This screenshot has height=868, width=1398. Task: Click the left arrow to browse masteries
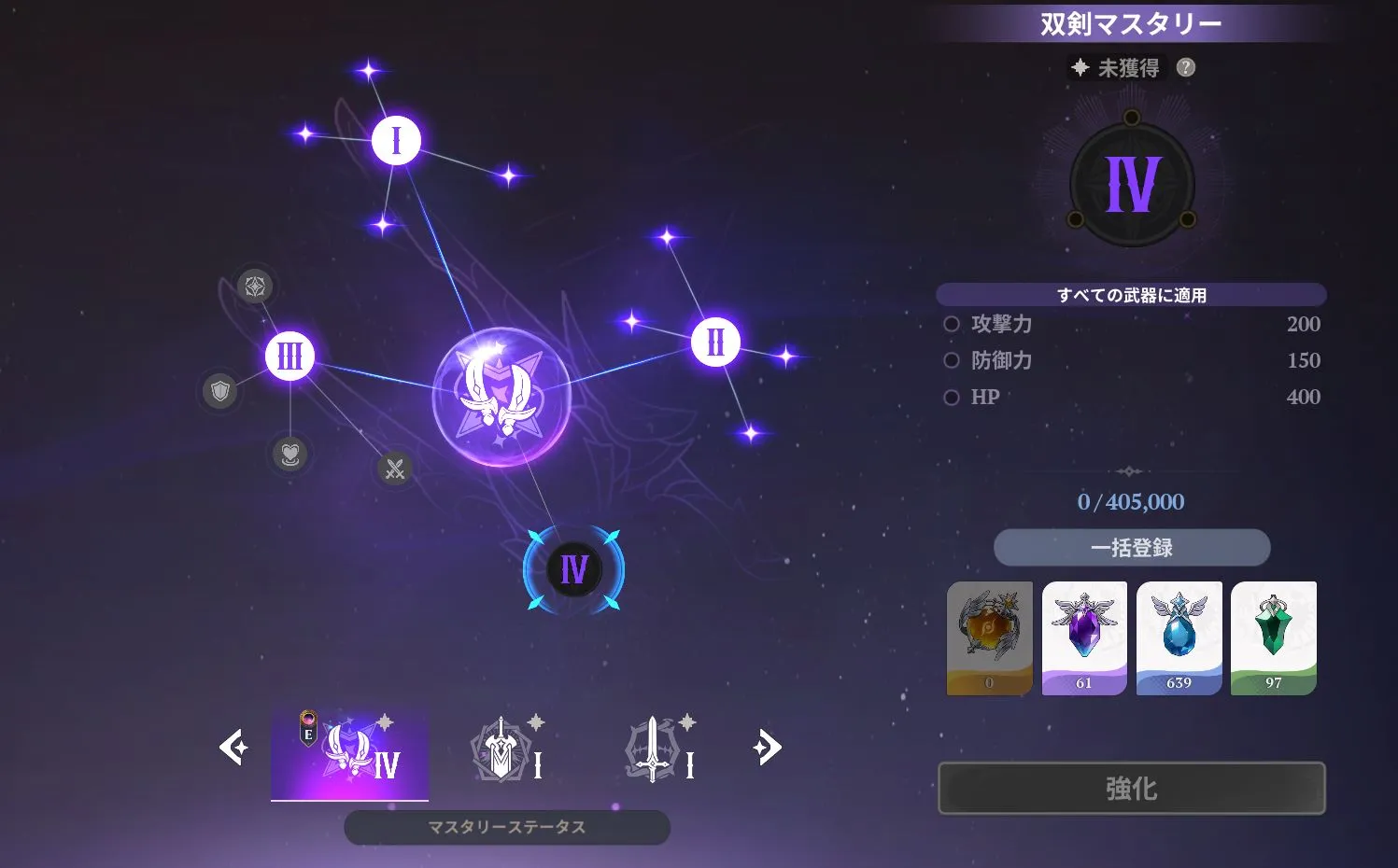tap(234, 747)
